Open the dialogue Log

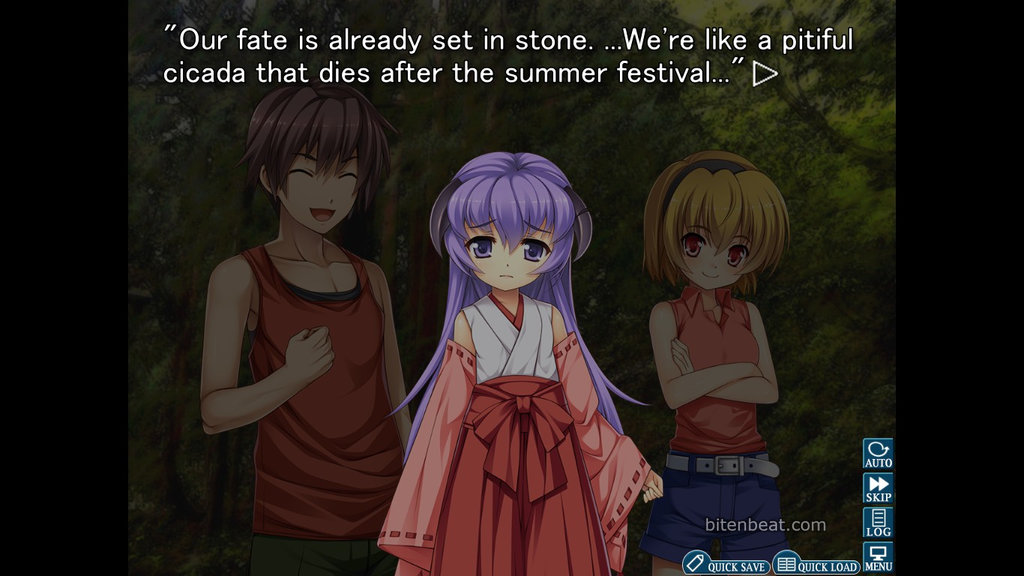click(878, 523)
